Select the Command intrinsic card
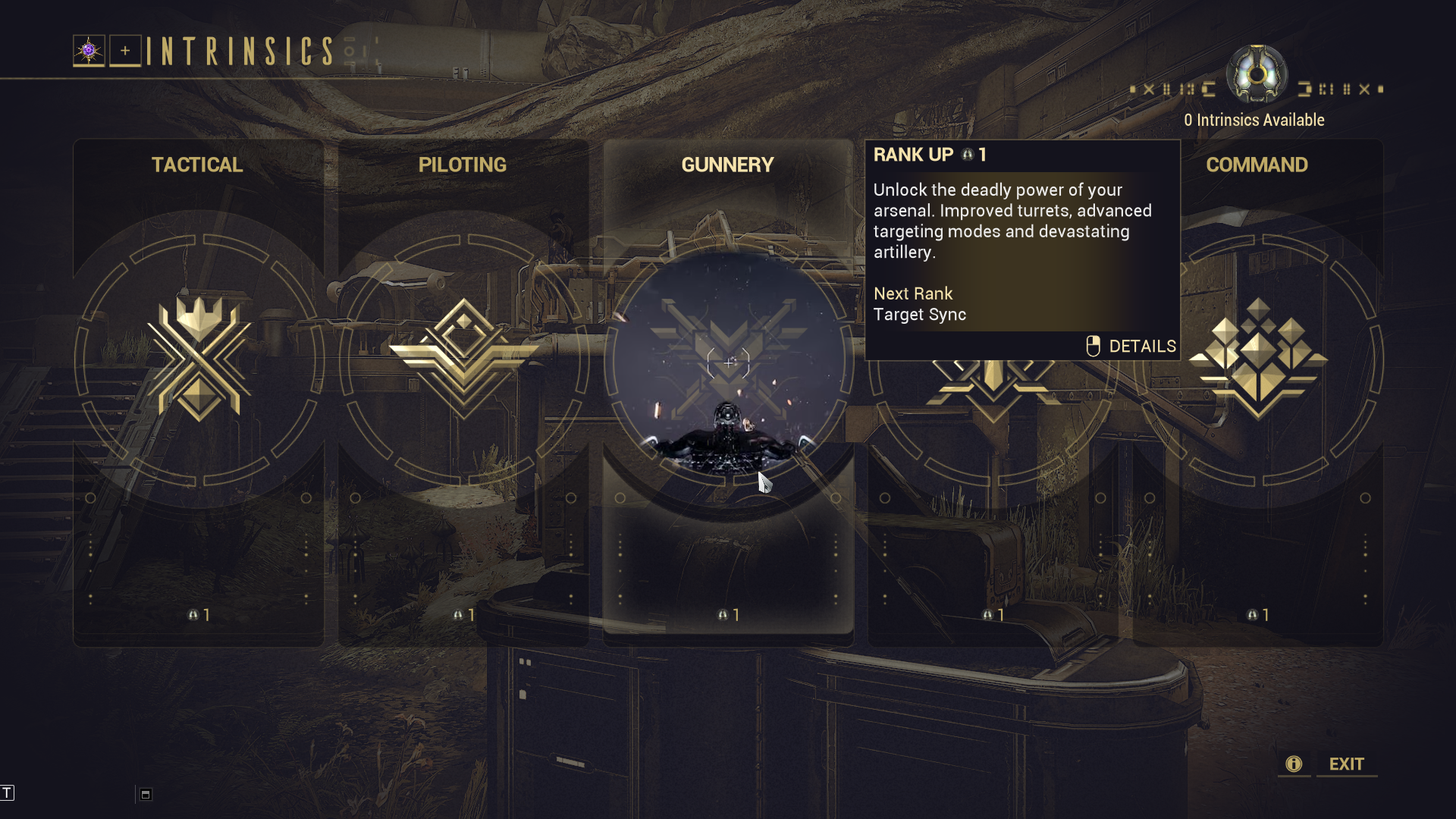Image resolution: width=1456 pixels, height=819 pixels. (x=1258, y=379)
